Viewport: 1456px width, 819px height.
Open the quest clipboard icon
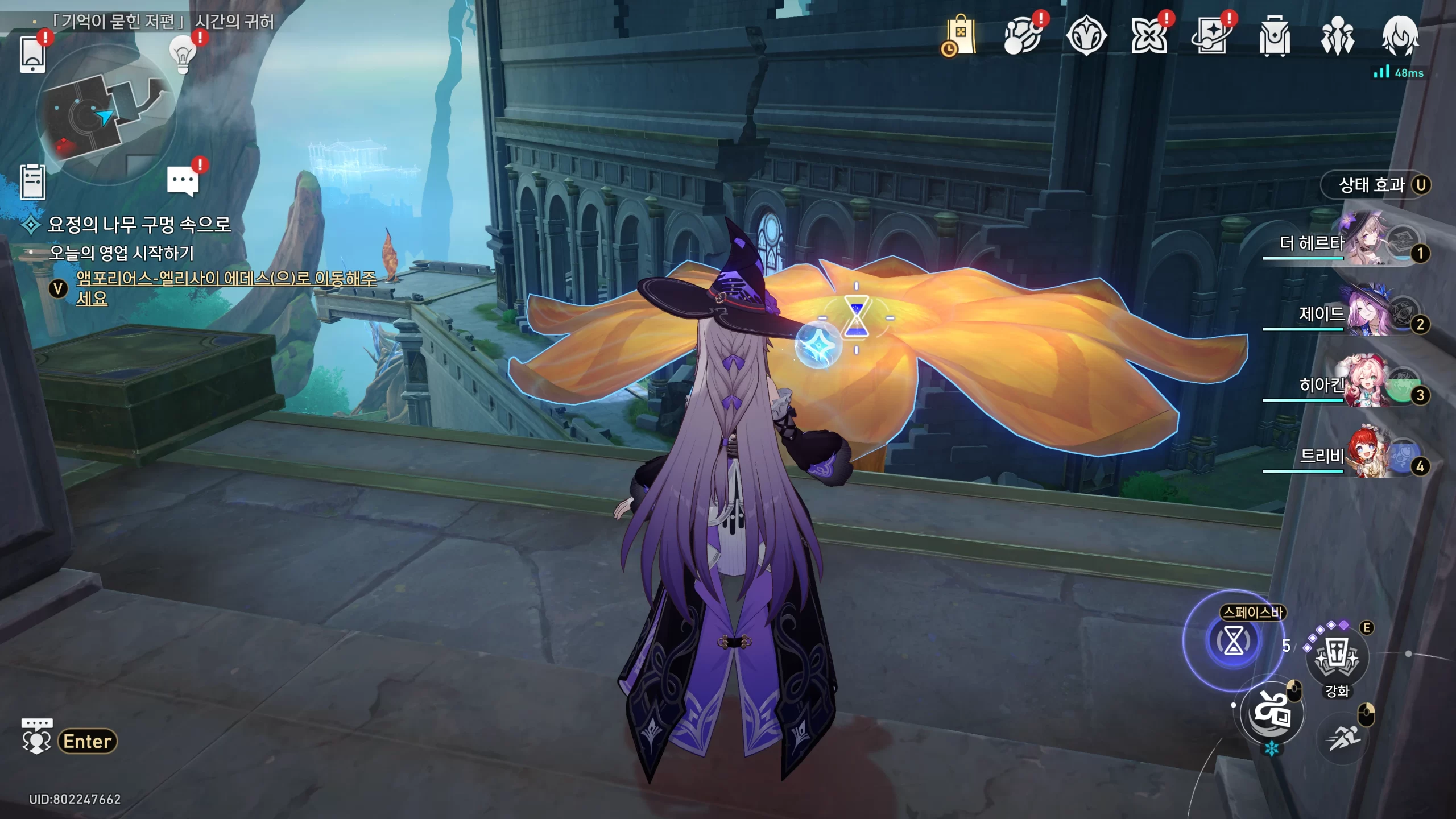pyautogui.click(x=32, y=182)
